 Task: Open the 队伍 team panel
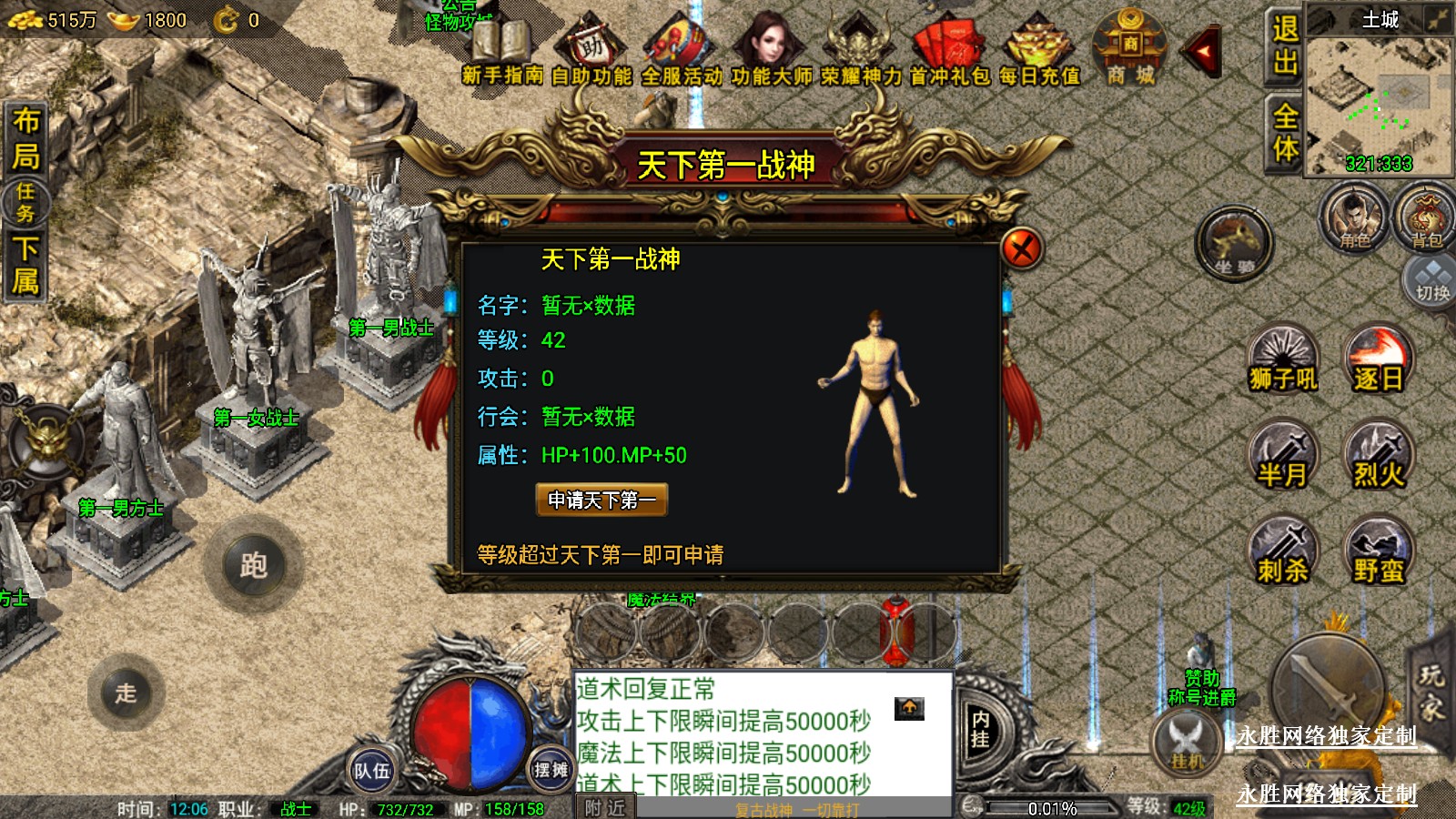tap(371, 771)
